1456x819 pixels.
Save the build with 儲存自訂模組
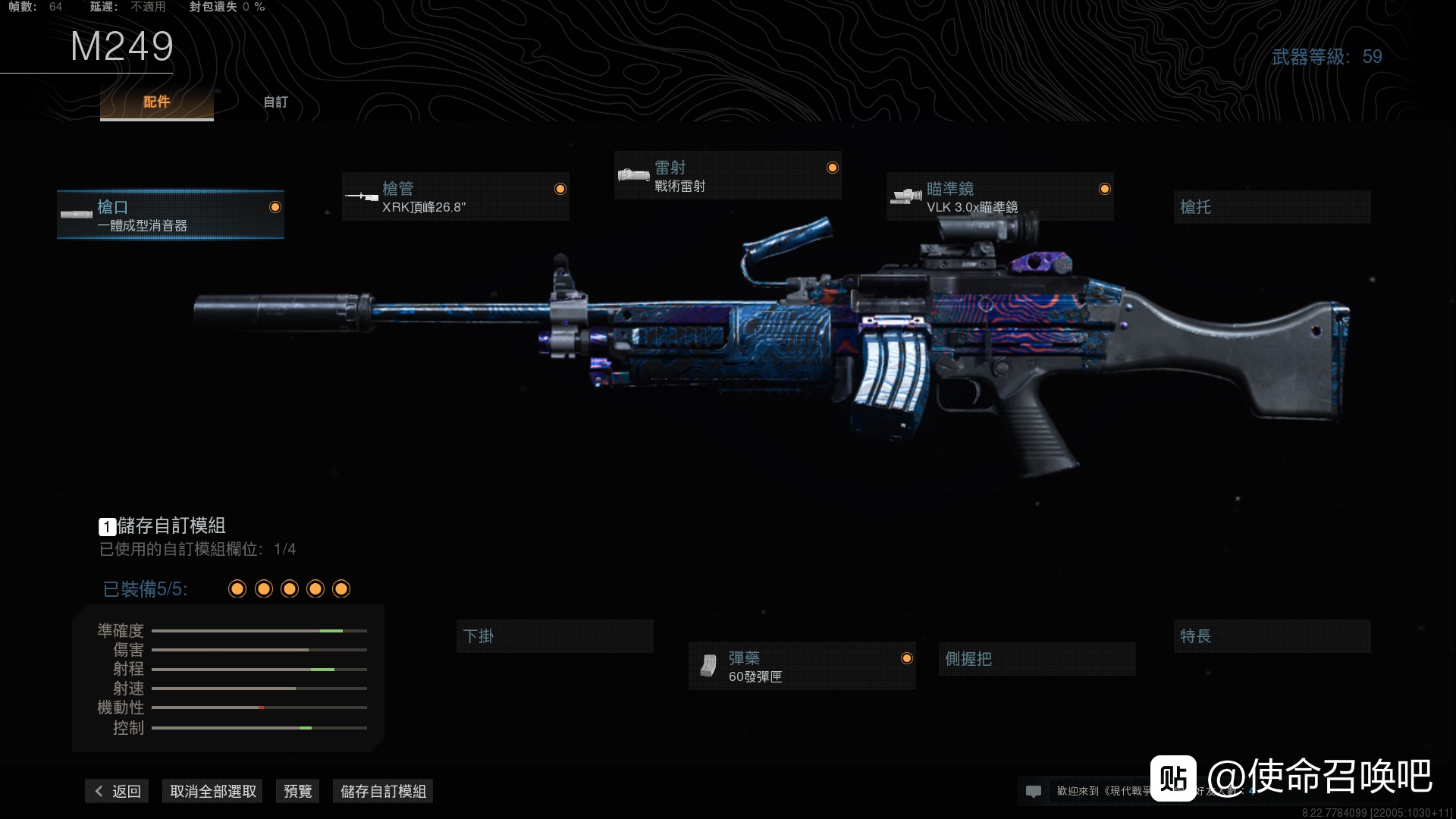tap(383, 792)
